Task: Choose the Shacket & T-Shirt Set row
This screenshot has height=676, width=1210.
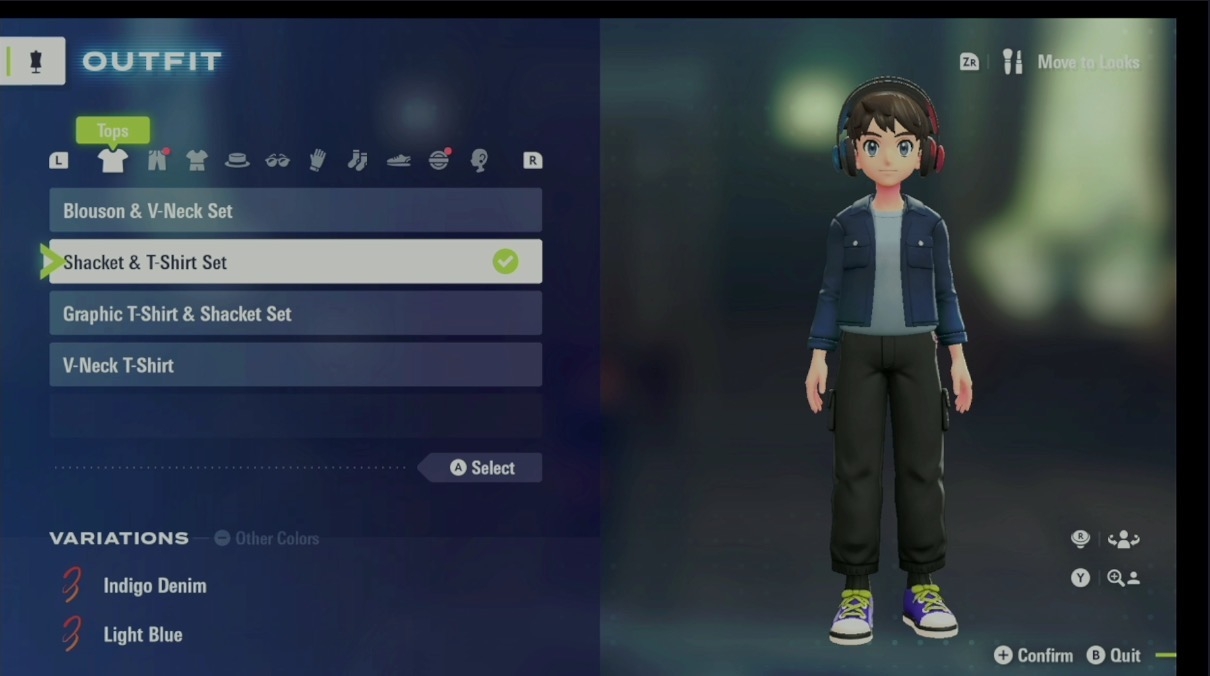Action: pyautogui.click(x=295, y=262)
